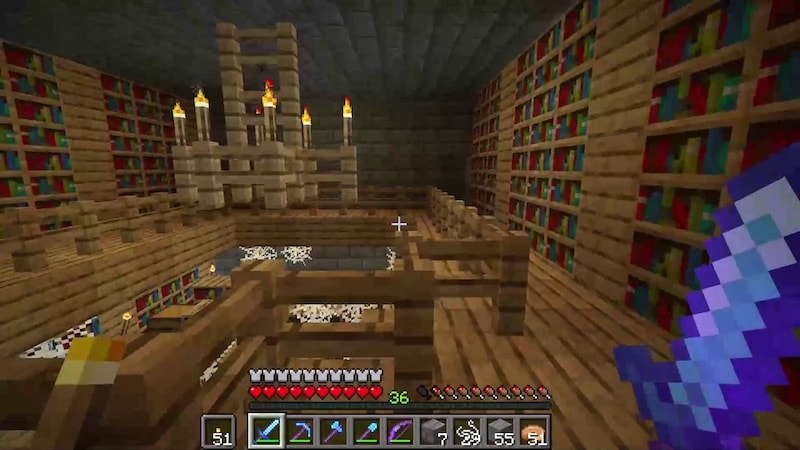Select the stone block stack of 55
800x450 pixels.
click(501, 431)
